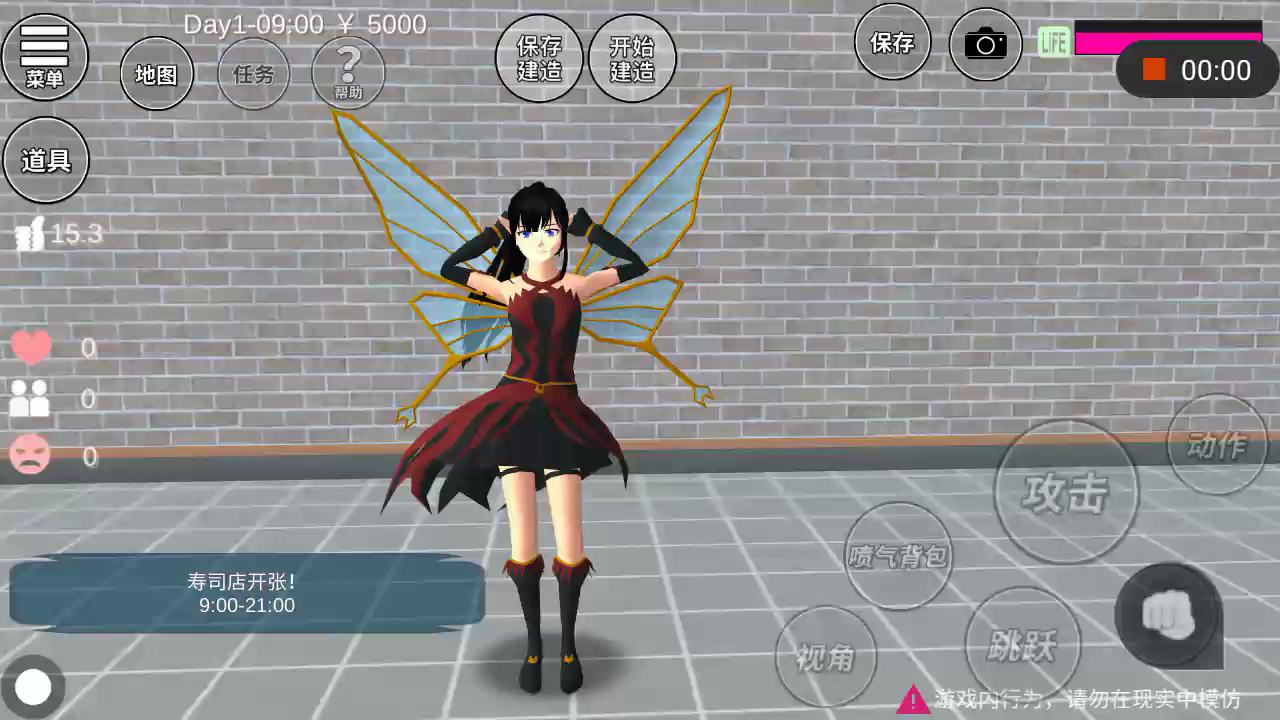Open the 帮助 help question mark

[348, 72]
